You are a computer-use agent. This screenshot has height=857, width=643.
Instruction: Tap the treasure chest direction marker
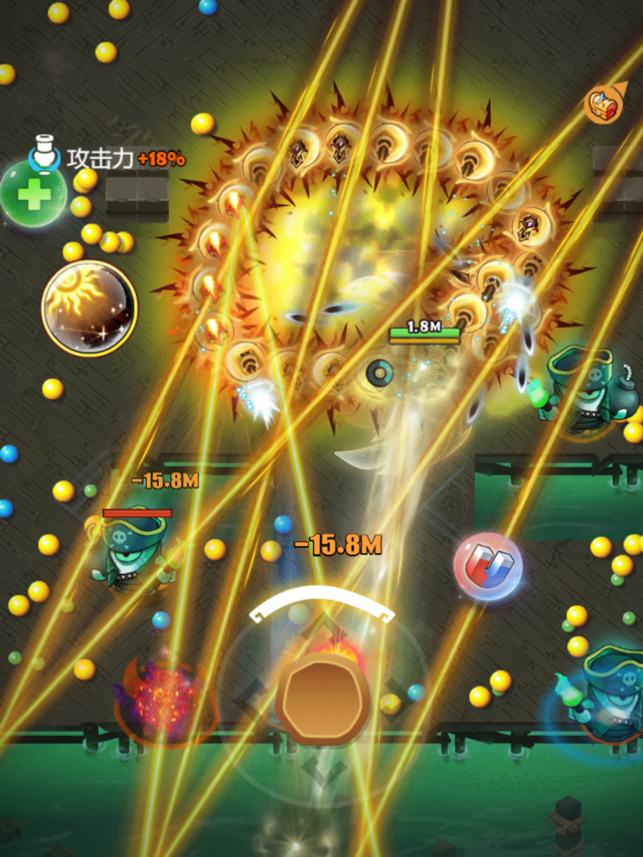[602, 102]
